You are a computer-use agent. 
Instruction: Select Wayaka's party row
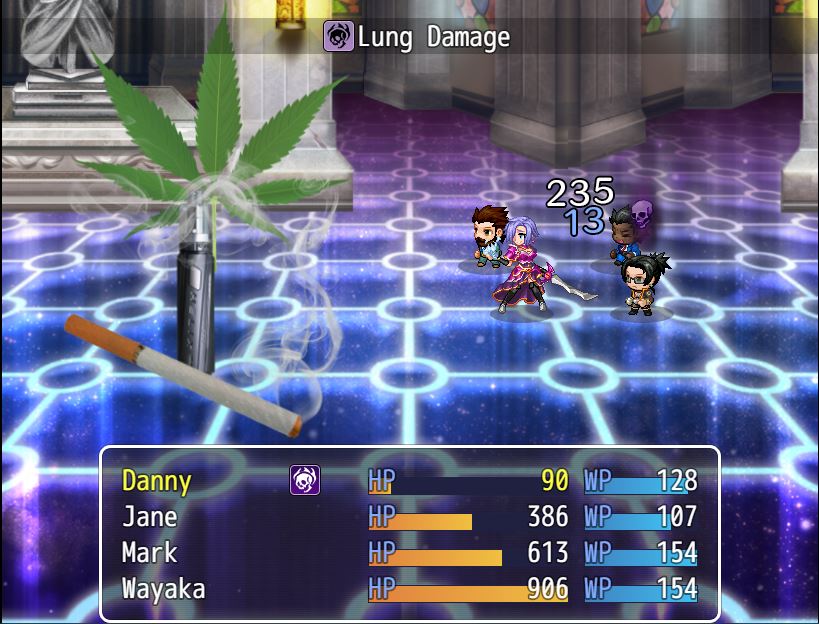coord(163,589)
